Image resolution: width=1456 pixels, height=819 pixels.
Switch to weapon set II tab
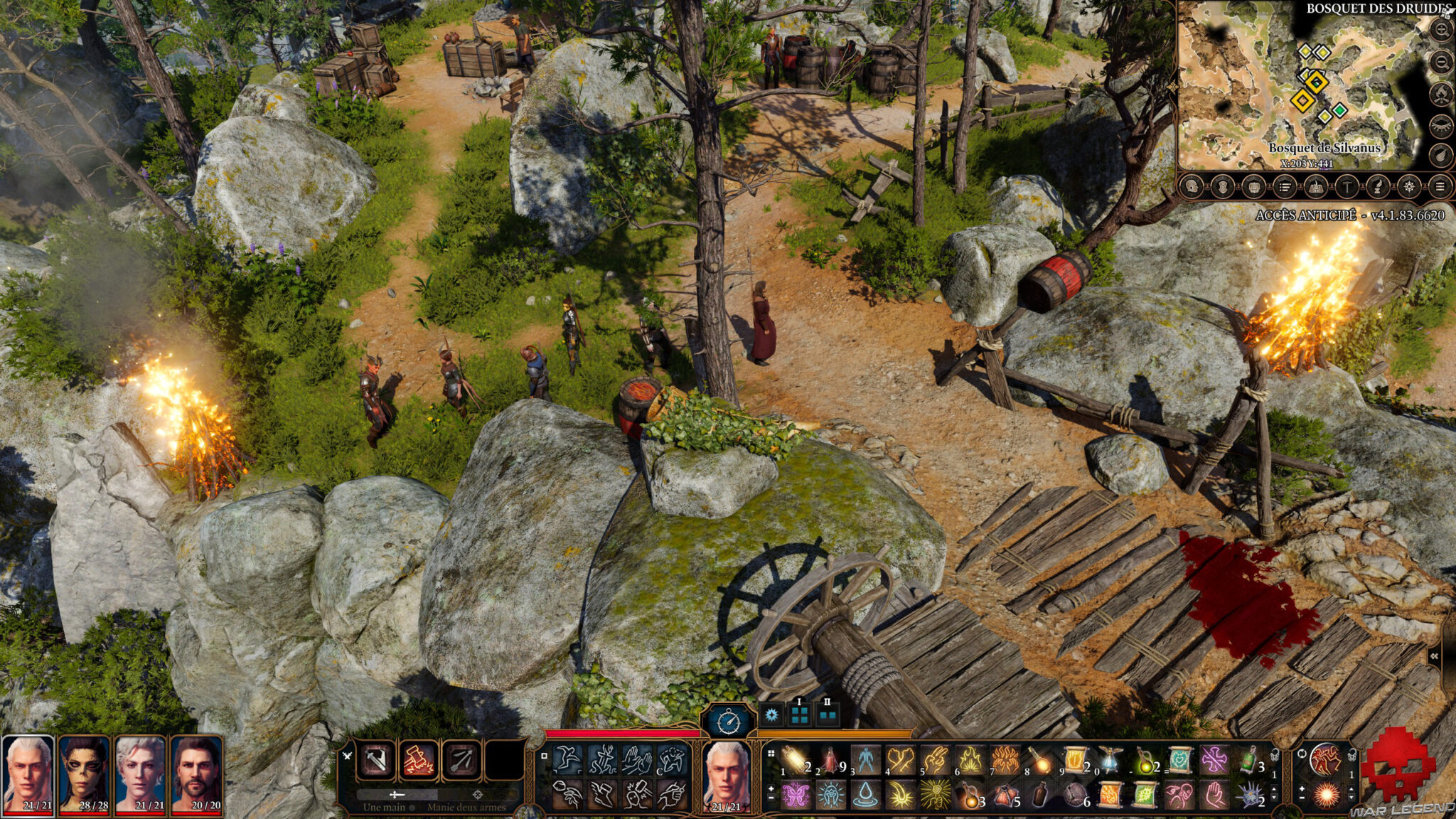[x=828, y=714]
